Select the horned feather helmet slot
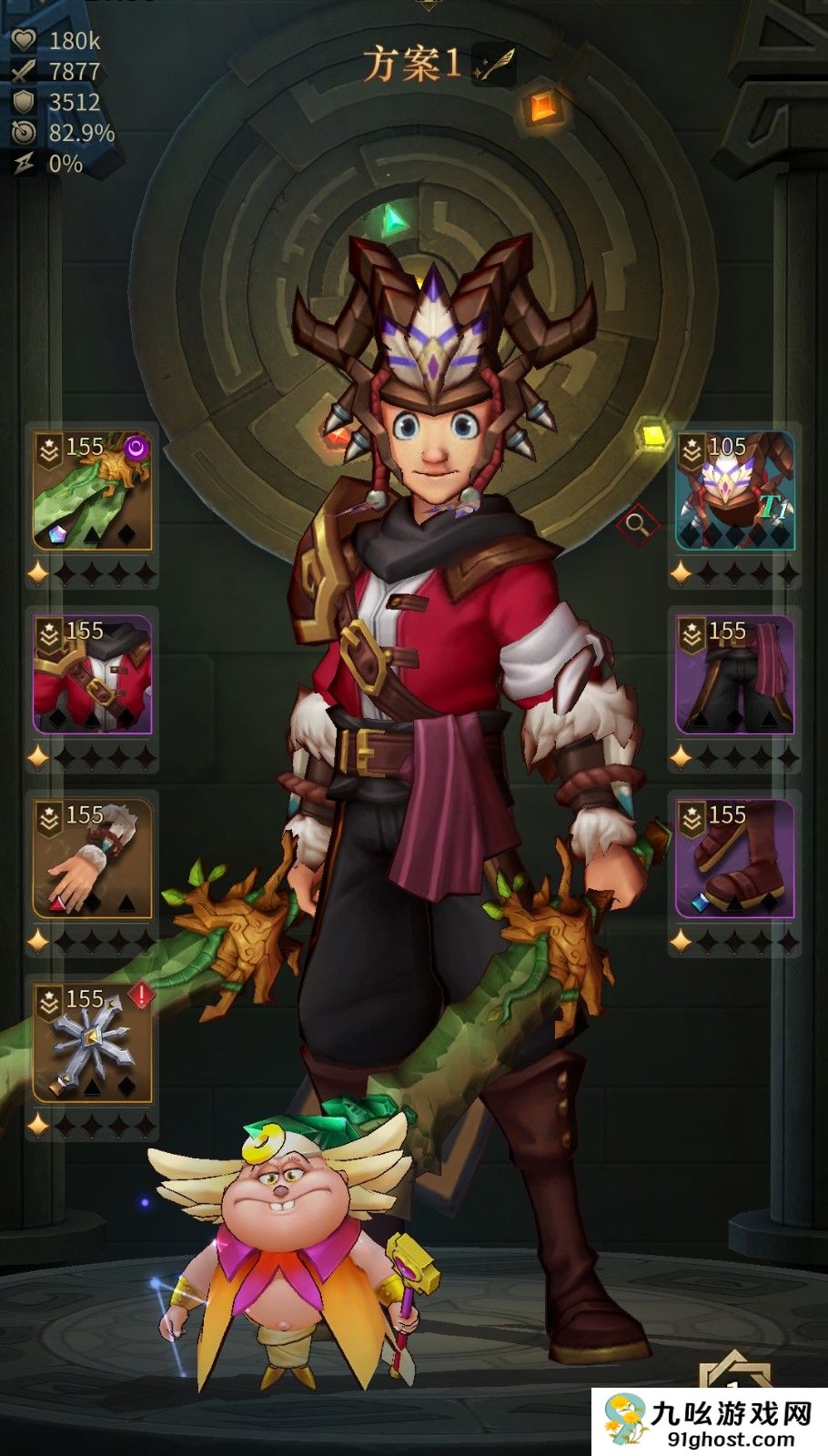The width and height of the screenshot is (828, 1456). click(x=735, y=491)
